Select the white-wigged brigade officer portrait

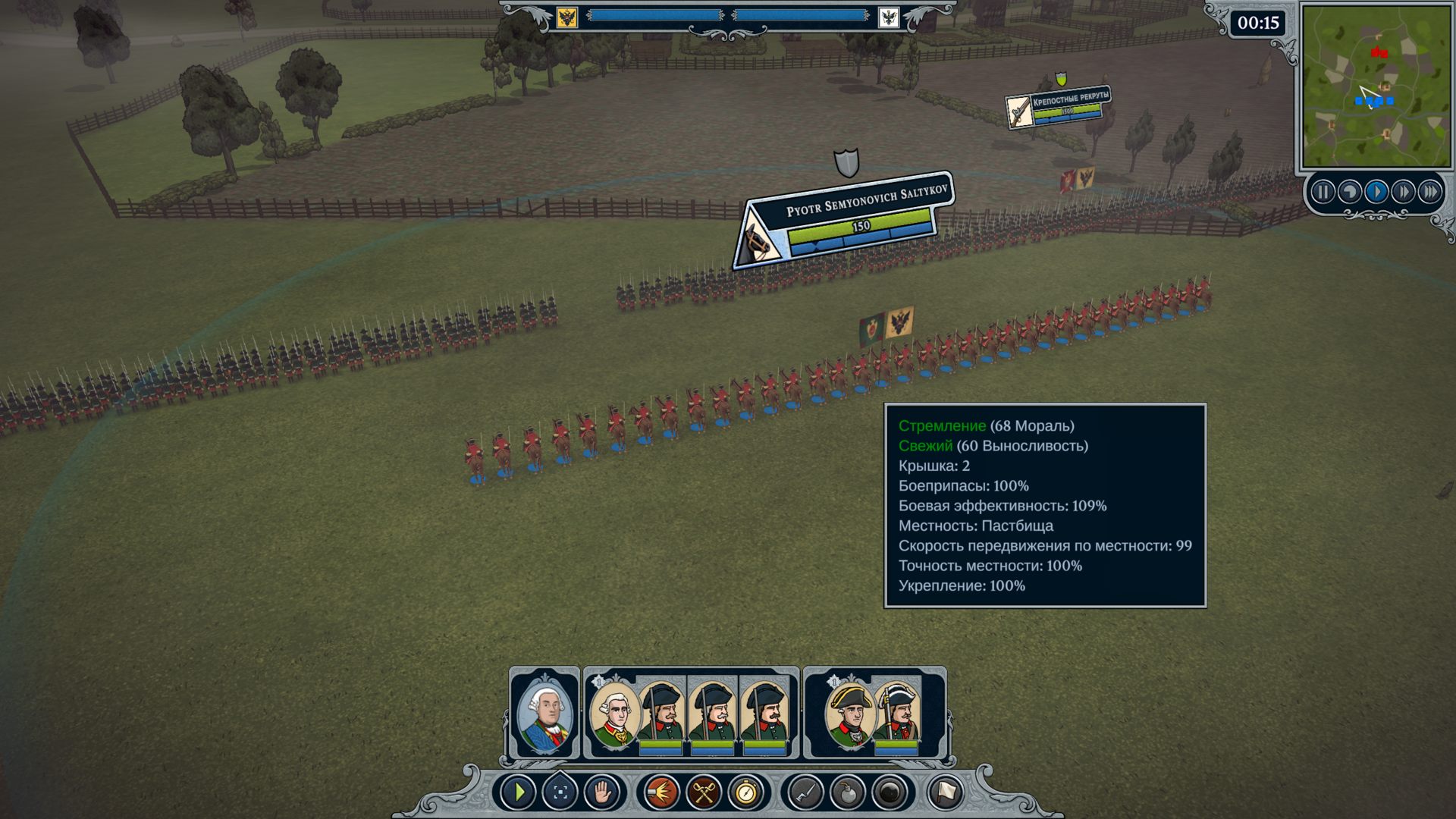[x=613, y=714]
